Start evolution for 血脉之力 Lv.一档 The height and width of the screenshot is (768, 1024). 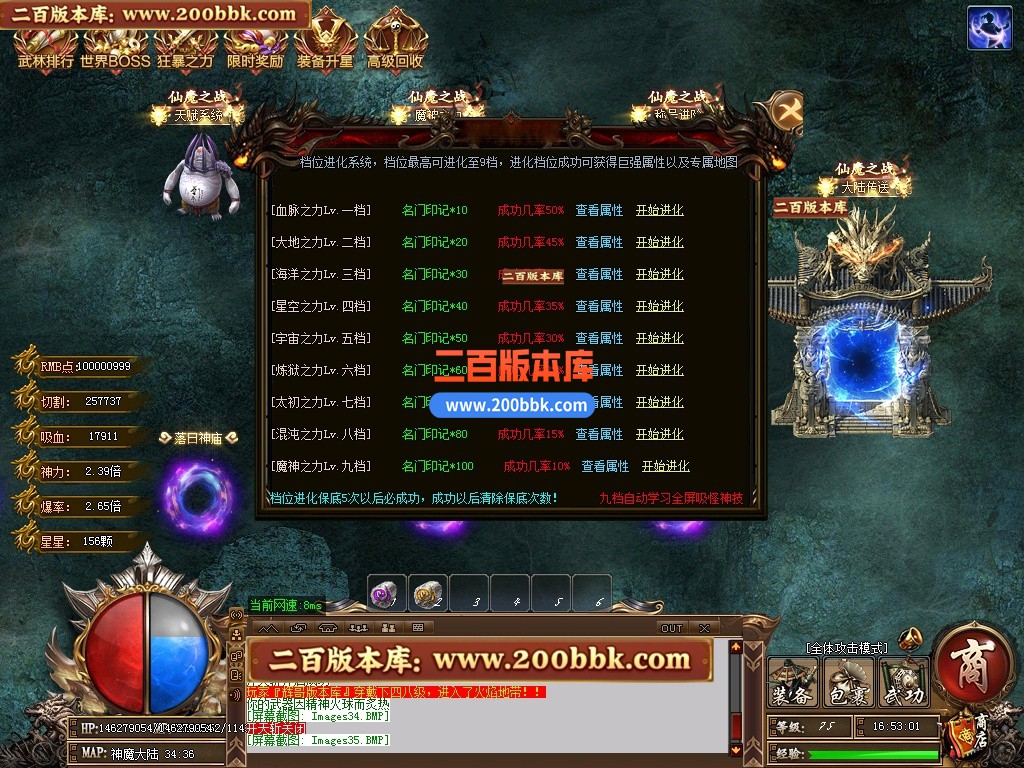click(660, 211)
